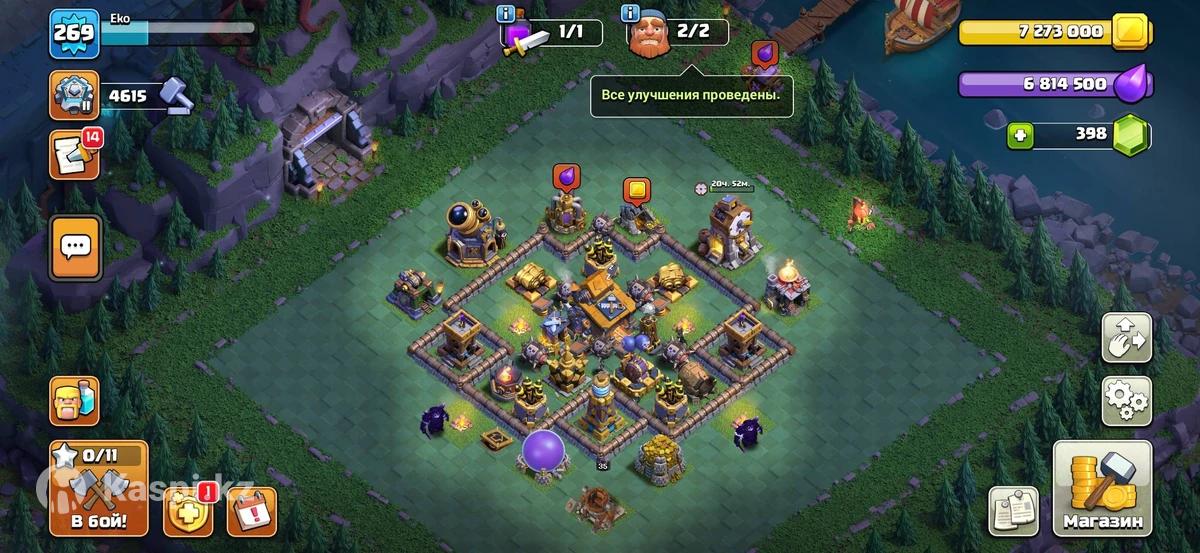Start a battle with В бой! button
This screenshot has width=1200, height=553.
(98, 488)
